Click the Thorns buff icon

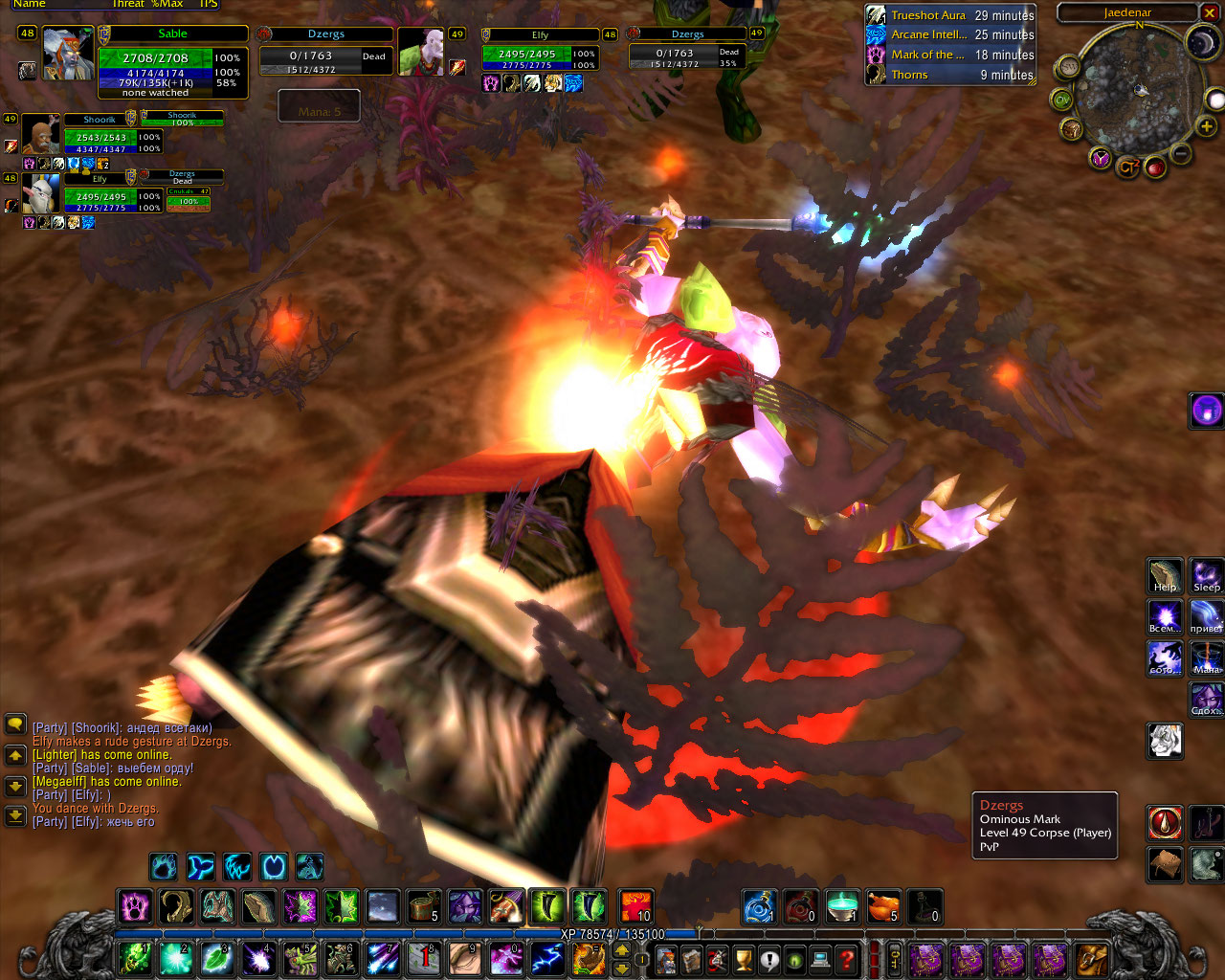[x=877, y=75]
